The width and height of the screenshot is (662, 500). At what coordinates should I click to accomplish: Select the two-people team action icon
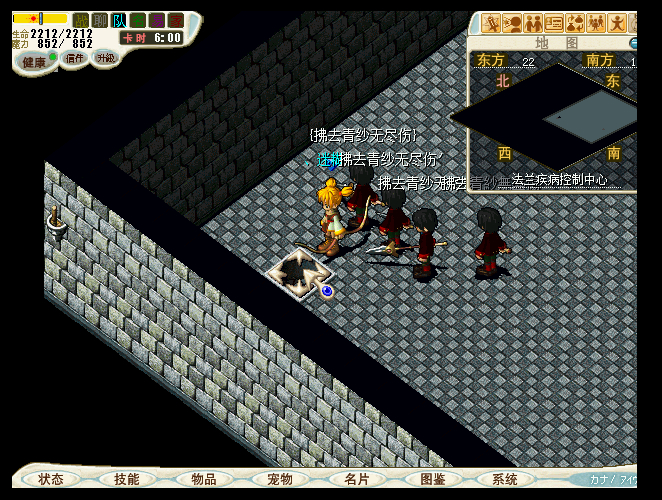534,23
